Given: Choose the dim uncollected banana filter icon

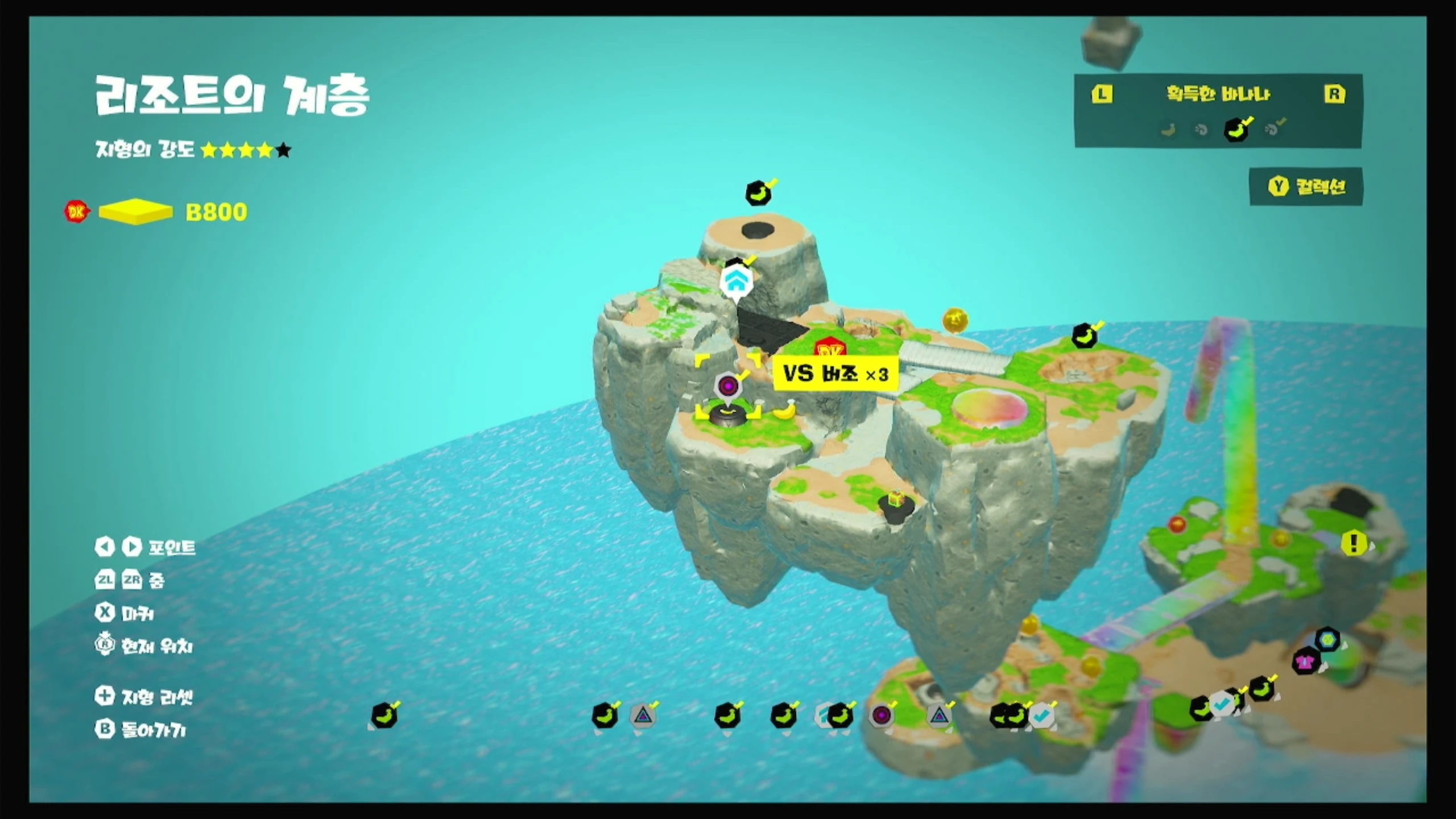Looking at the screenshot, I should point(1169,130).
